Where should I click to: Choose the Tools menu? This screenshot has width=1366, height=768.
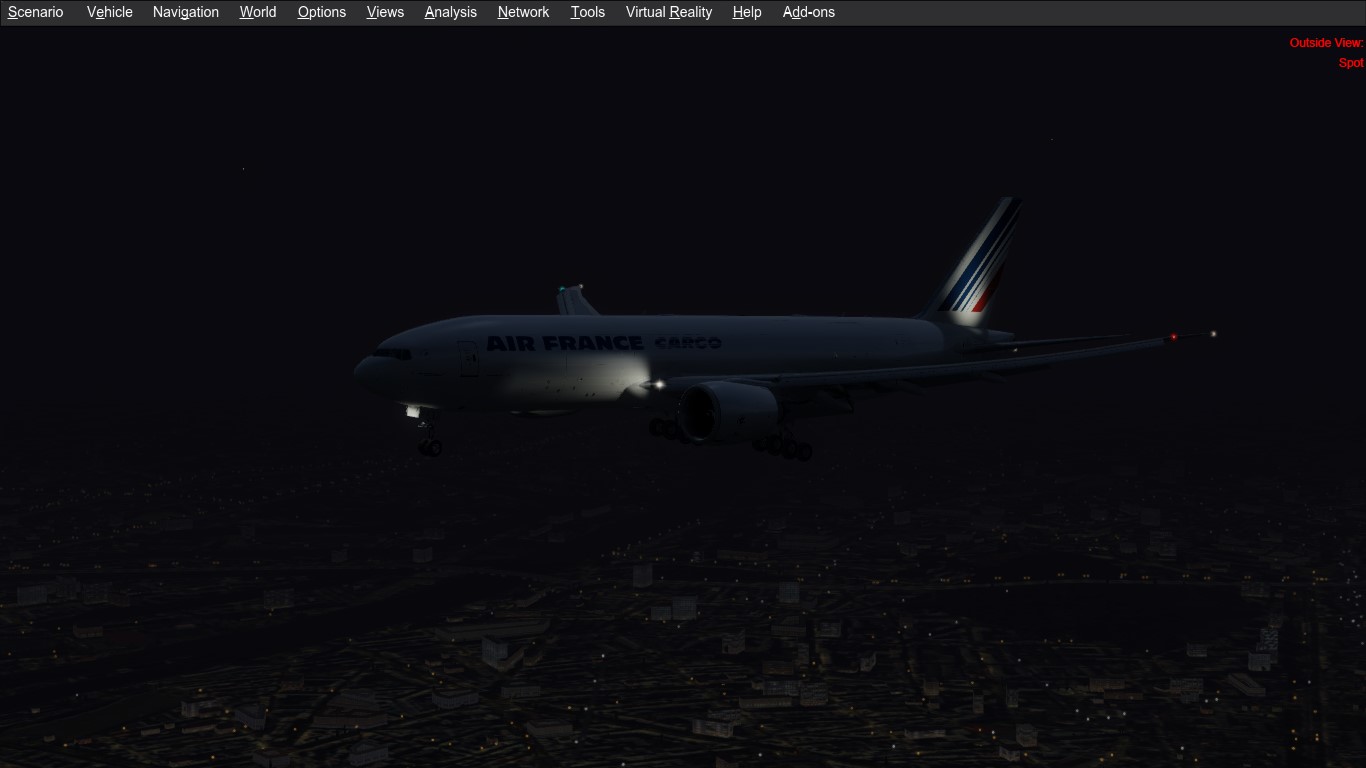[x=588, y=12]
